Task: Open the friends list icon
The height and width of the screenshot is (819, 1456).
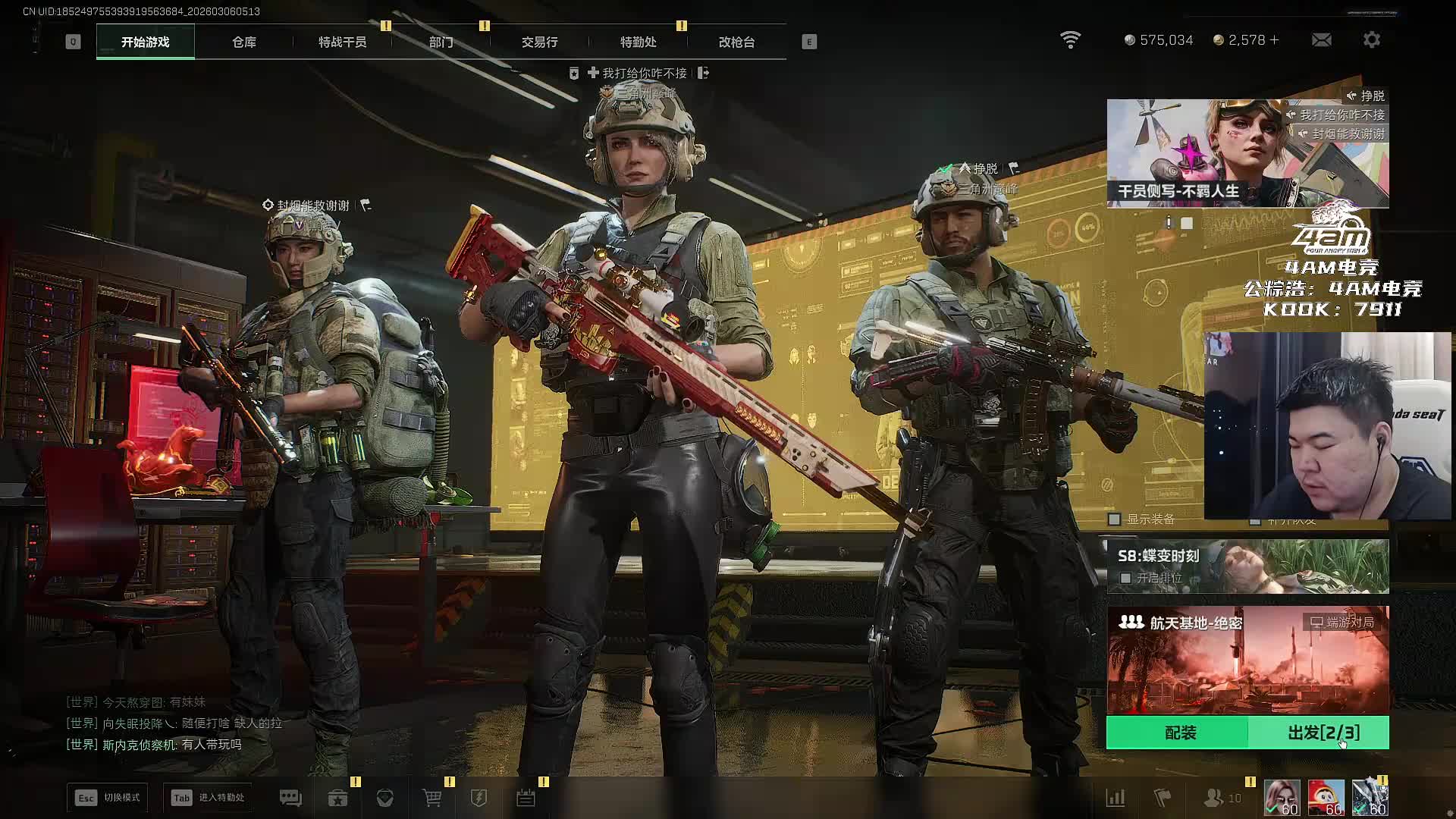Action: pyautogui.click(x=1214, y=798)
